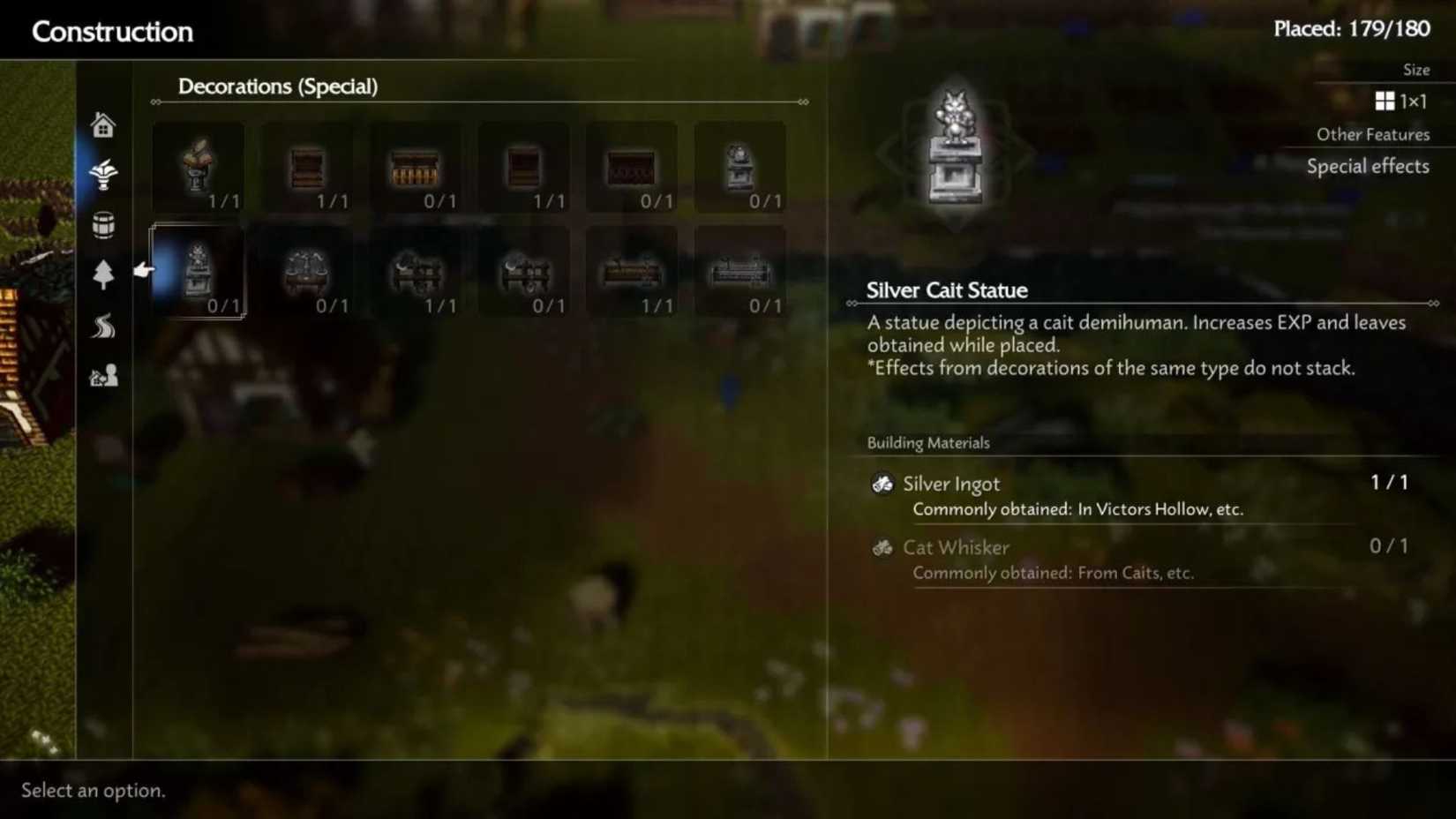Open the Housing category in the sidebar

103,124
